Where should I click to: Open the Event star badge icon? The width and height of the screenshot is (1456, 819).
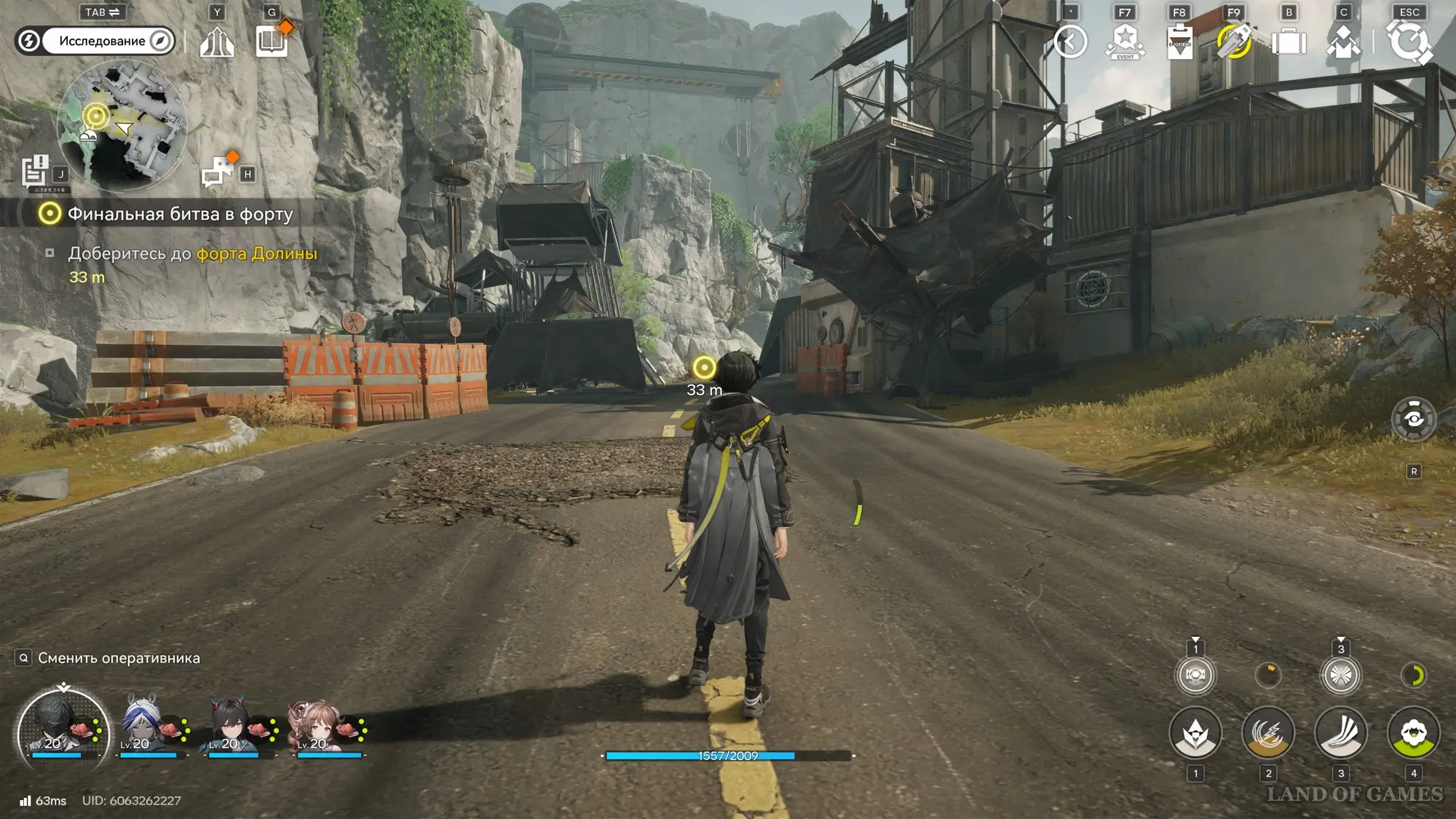[x=1125, y=41]
